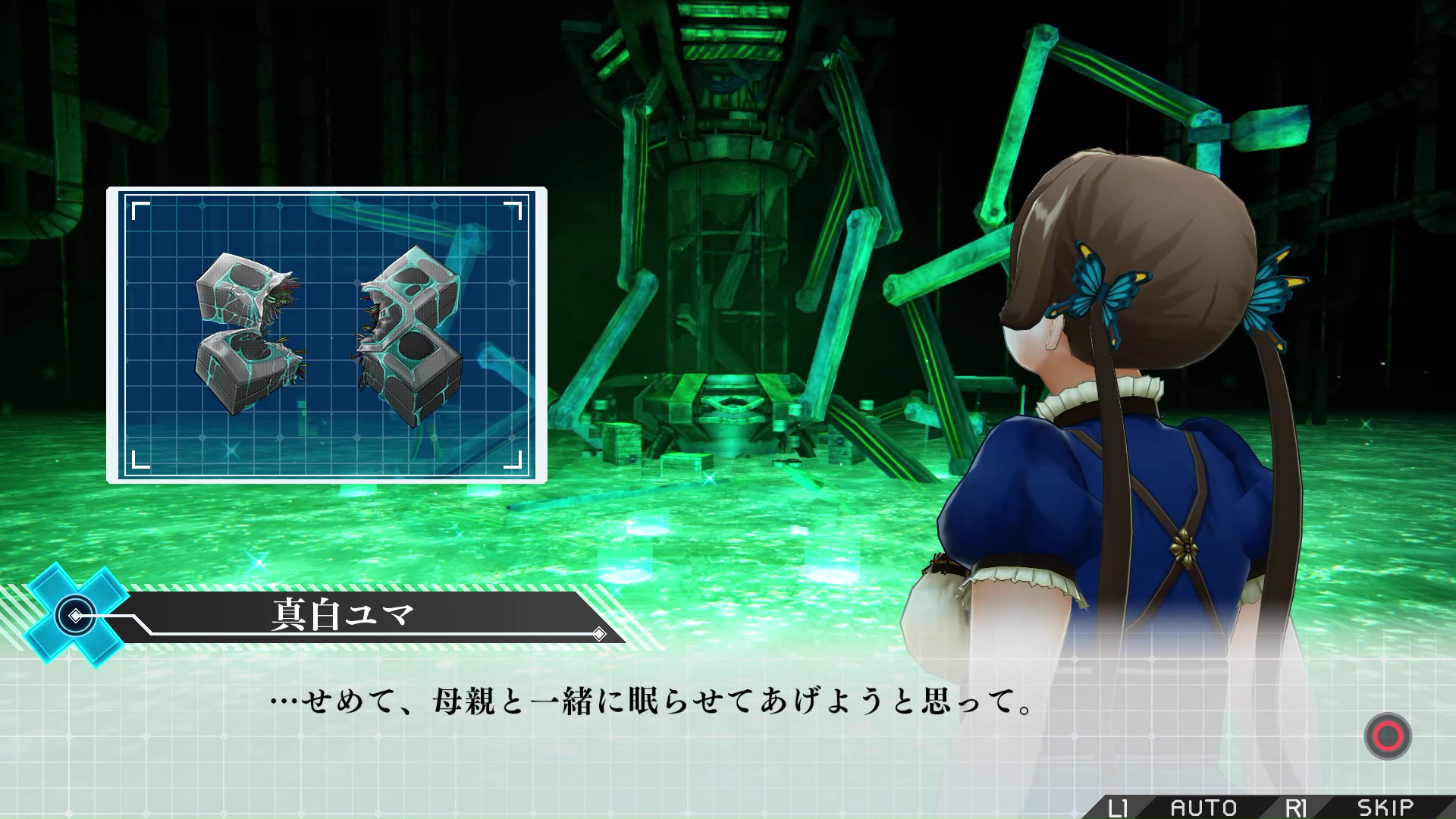Toggle AUTO dialogue advance mode
The height and width of the screenshot is (819, 1456).
tap(1203, 807)
